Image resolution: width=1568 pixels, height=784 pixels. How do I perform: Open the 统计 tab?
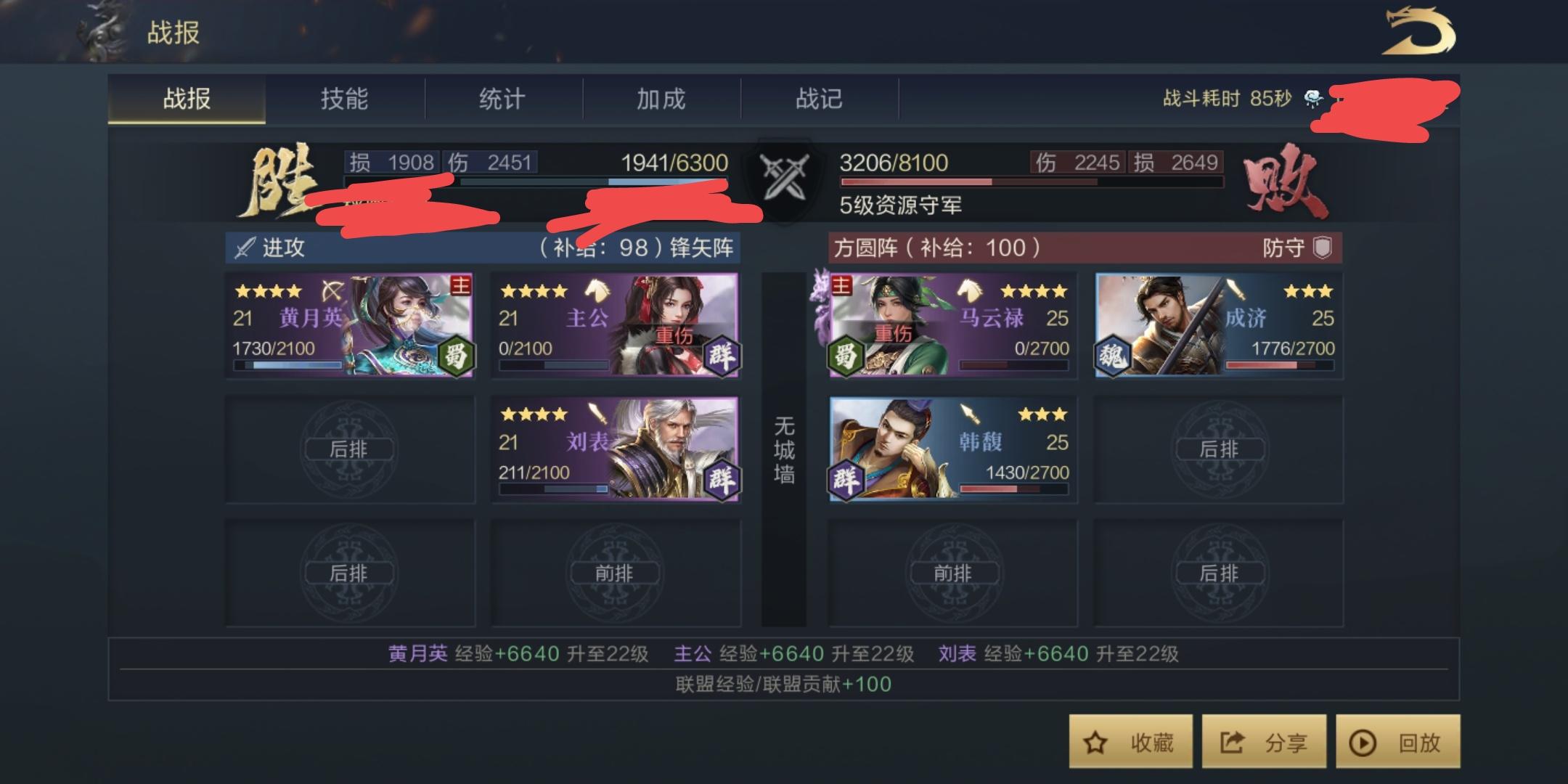point(502,99)
